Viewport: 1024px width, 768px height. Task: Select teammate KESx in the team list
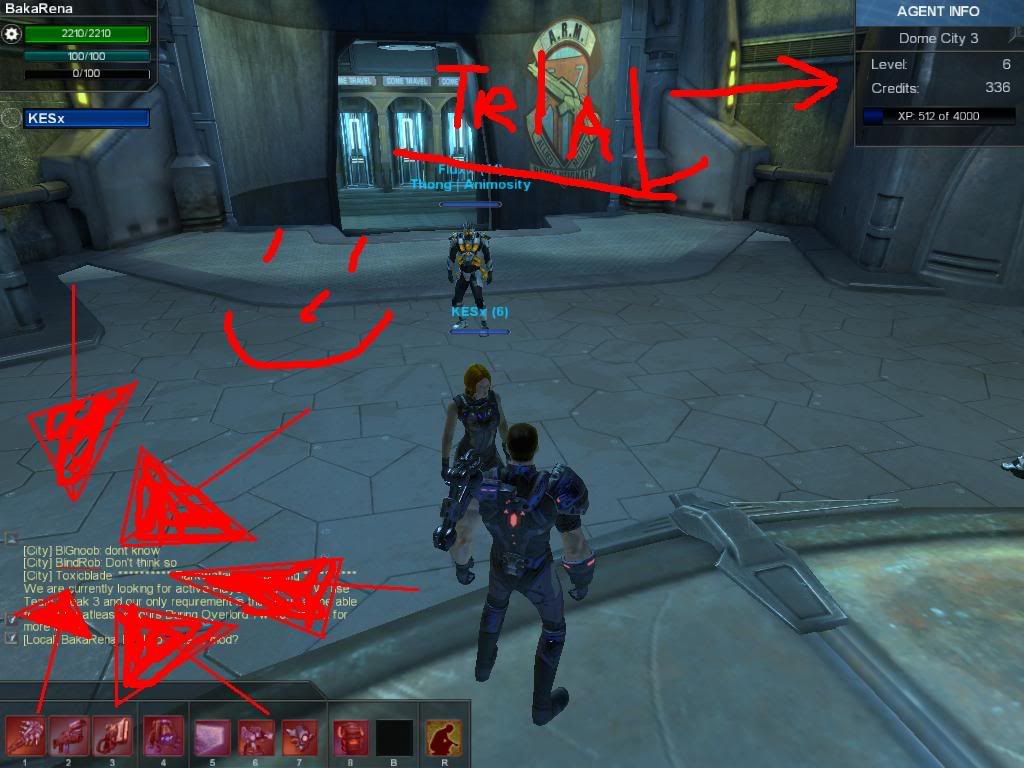(x=85, y=119)
